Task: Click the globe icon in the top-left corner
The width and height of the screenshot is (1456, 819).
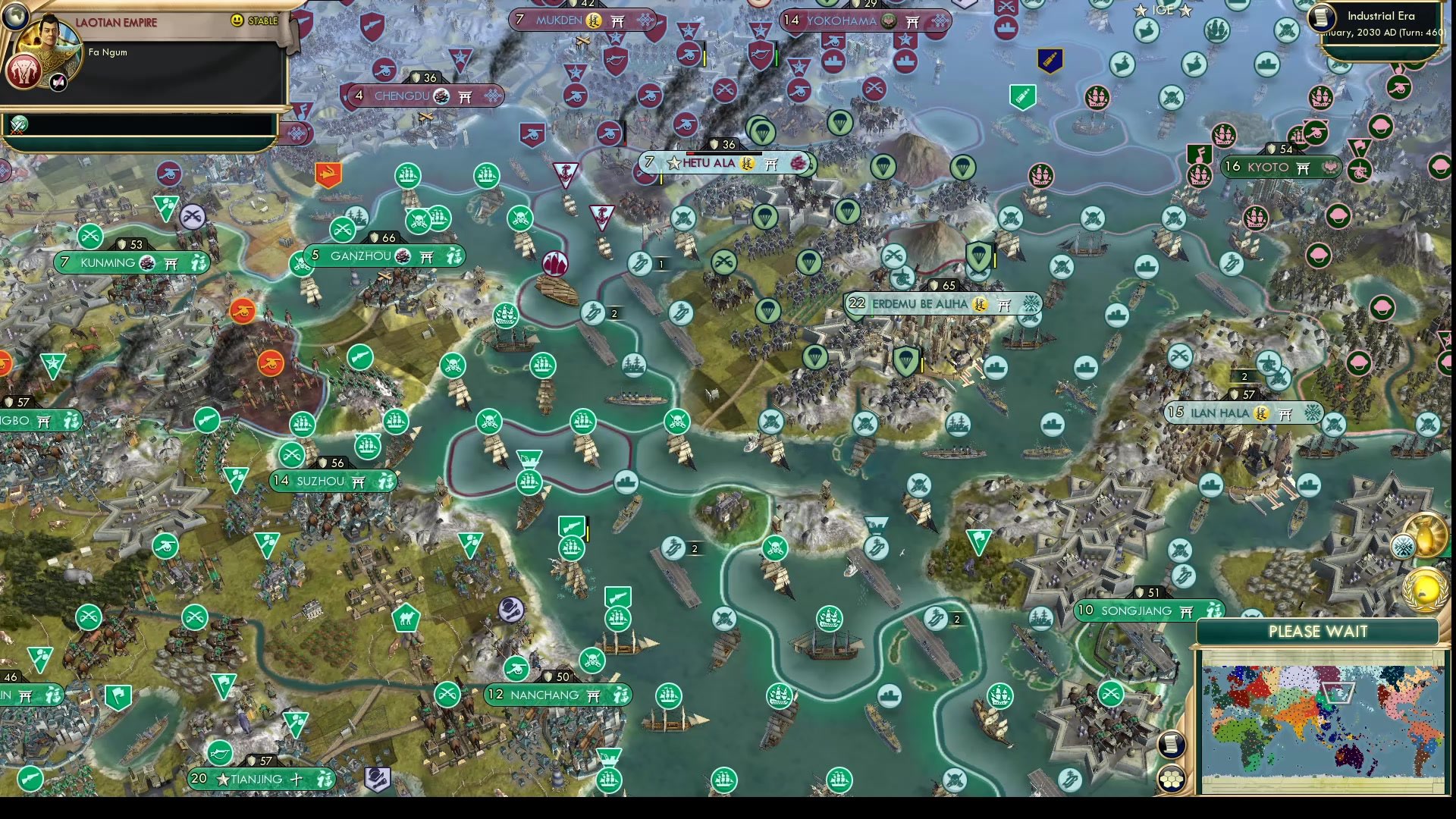Action: [x=16, y=17]
